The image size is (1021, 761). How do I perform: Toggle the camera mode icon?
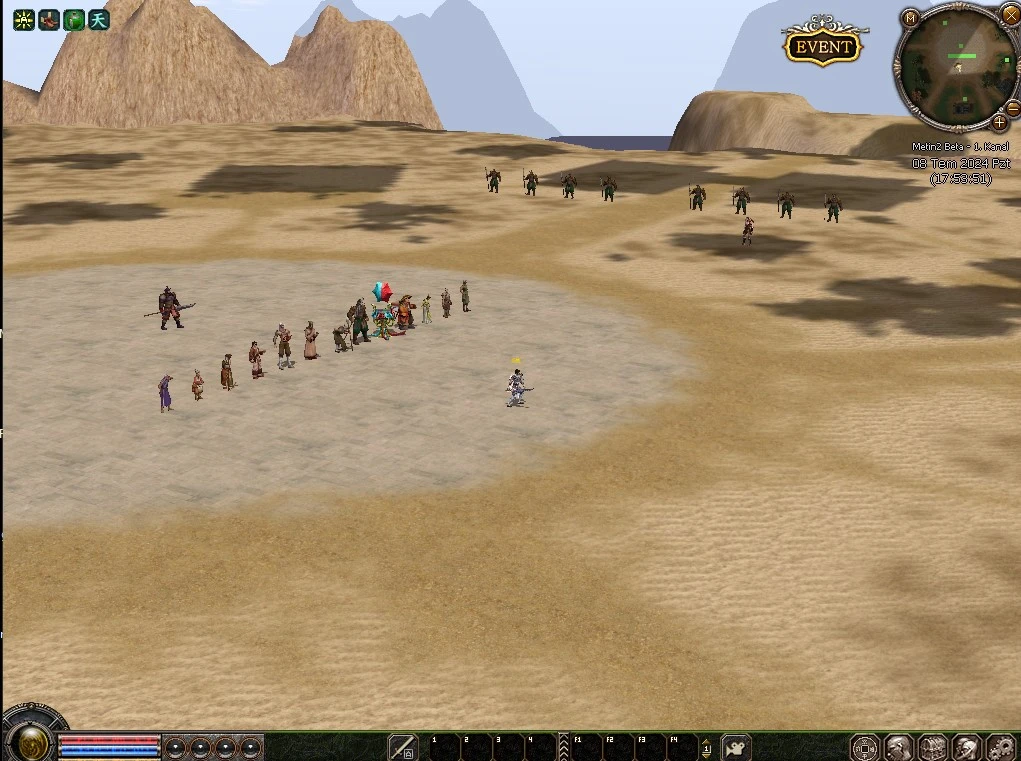point(736,746)
